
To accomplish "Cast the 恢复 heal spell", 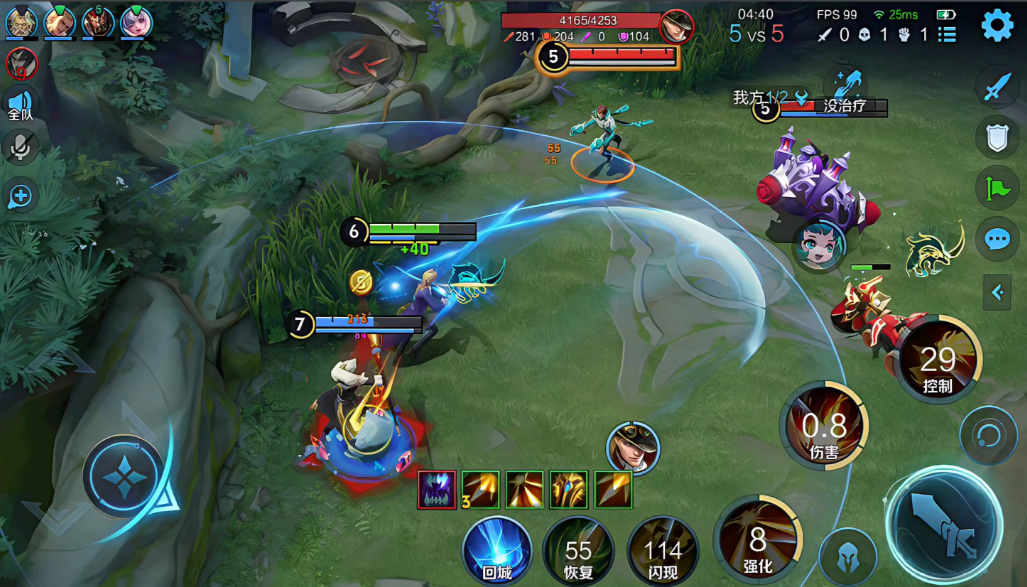I will (x=578, y=552).
